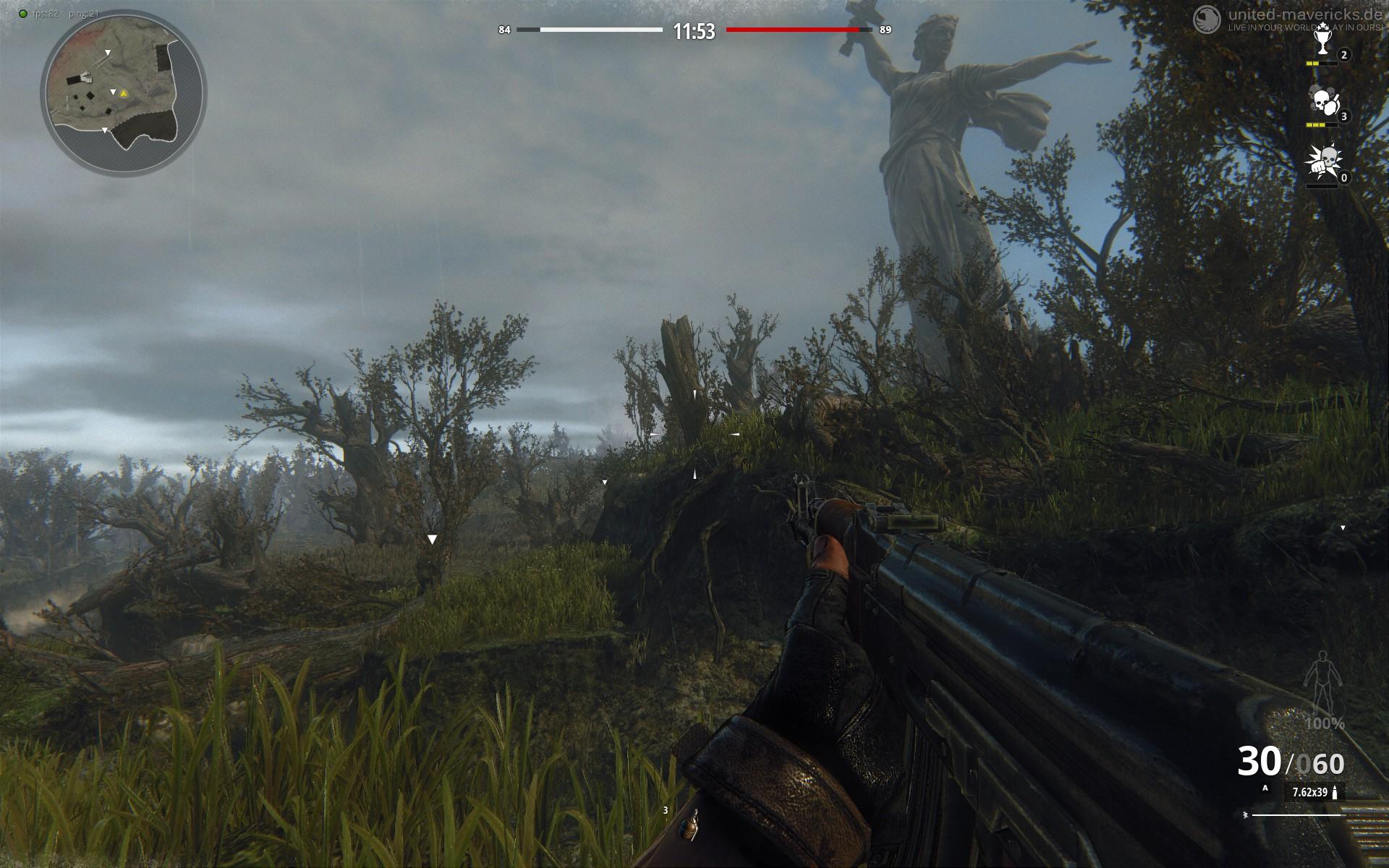Viewport: 1389px width, 868px height.
Task: Choose the fist punching skull icon
Action: 1321,163
